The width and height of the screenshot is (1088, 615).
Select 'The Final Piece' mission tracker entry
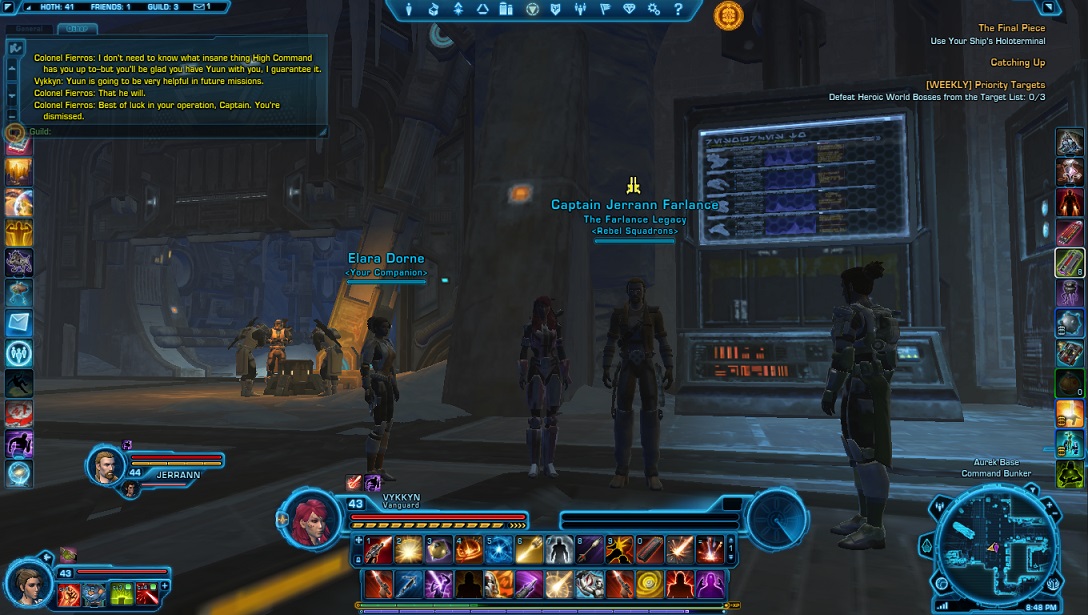(1011, 28)
